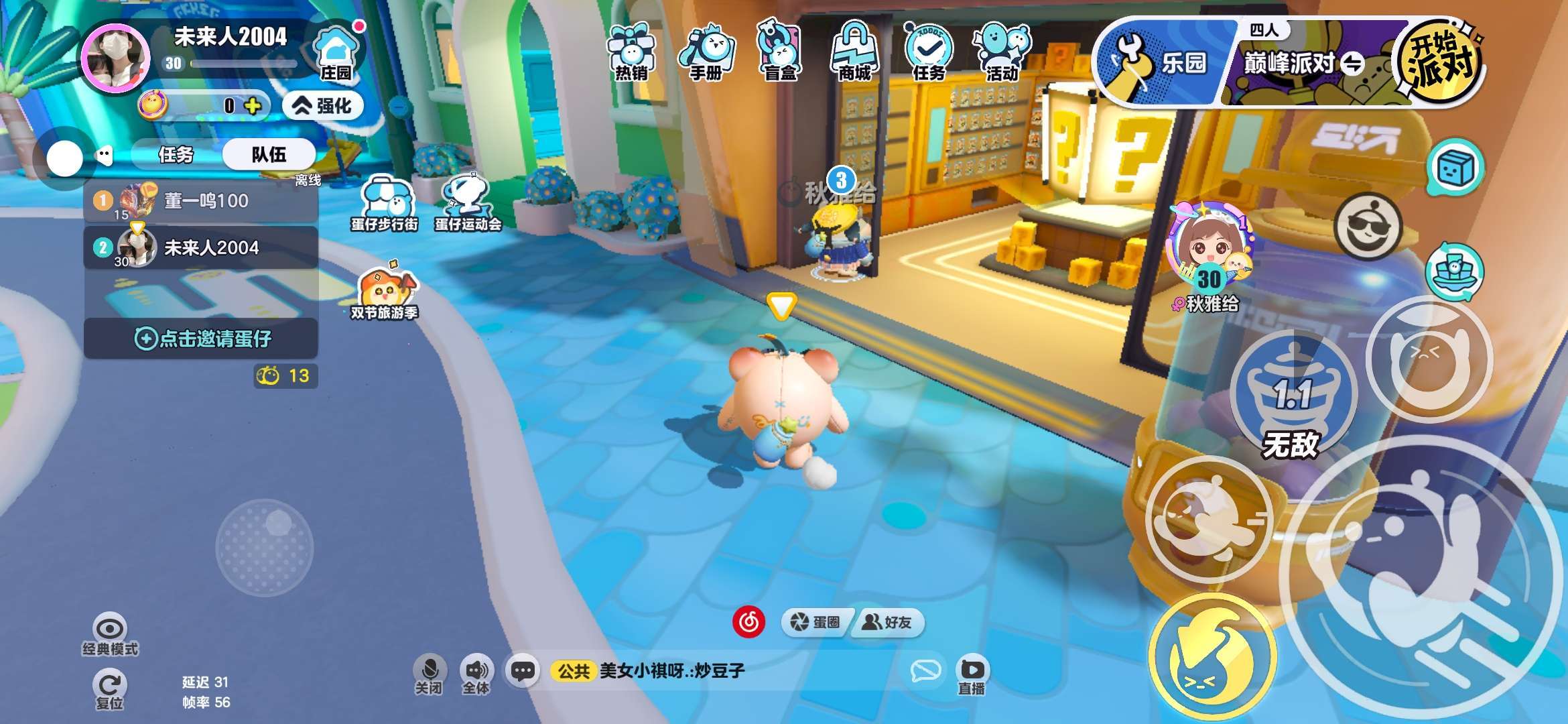Open 双节旅游季 event icon
The height and width of the screenshot is (724, 1568).
[x=385, y=293]
